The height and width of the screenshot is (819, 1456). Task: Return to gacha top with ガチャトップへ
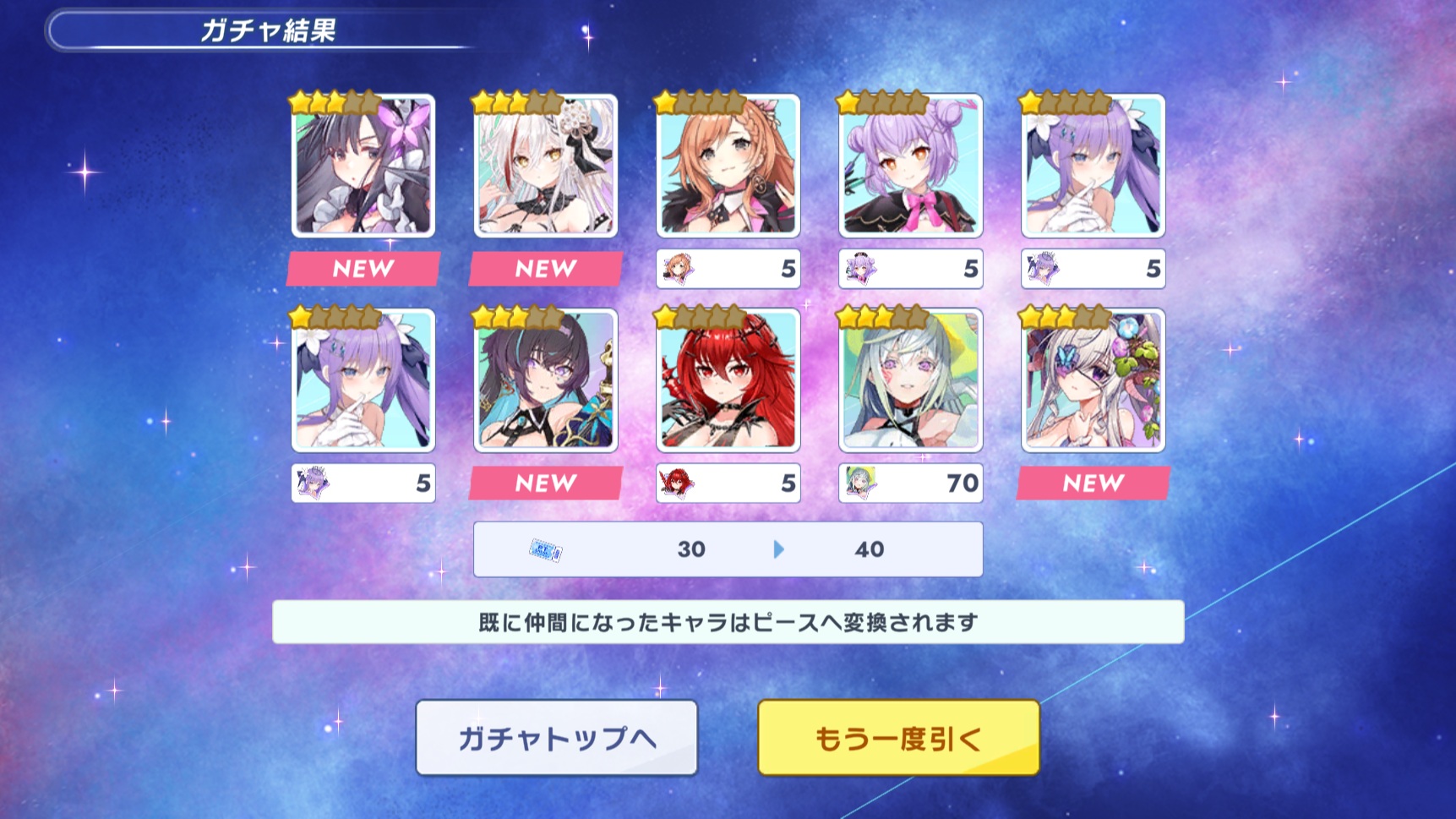click(556, 738)
